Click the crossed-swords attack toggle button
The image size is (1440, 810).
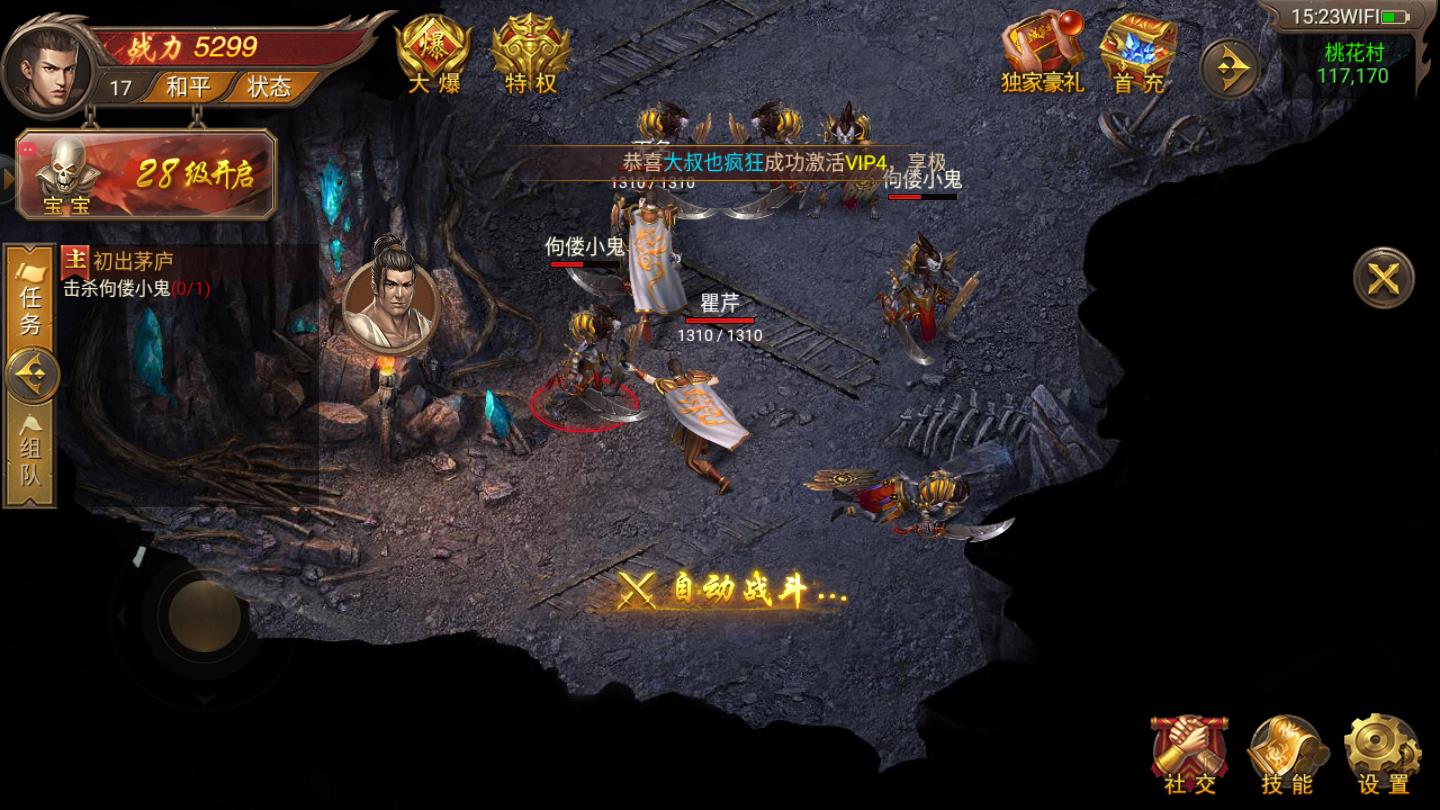(x=1383, y=278)
